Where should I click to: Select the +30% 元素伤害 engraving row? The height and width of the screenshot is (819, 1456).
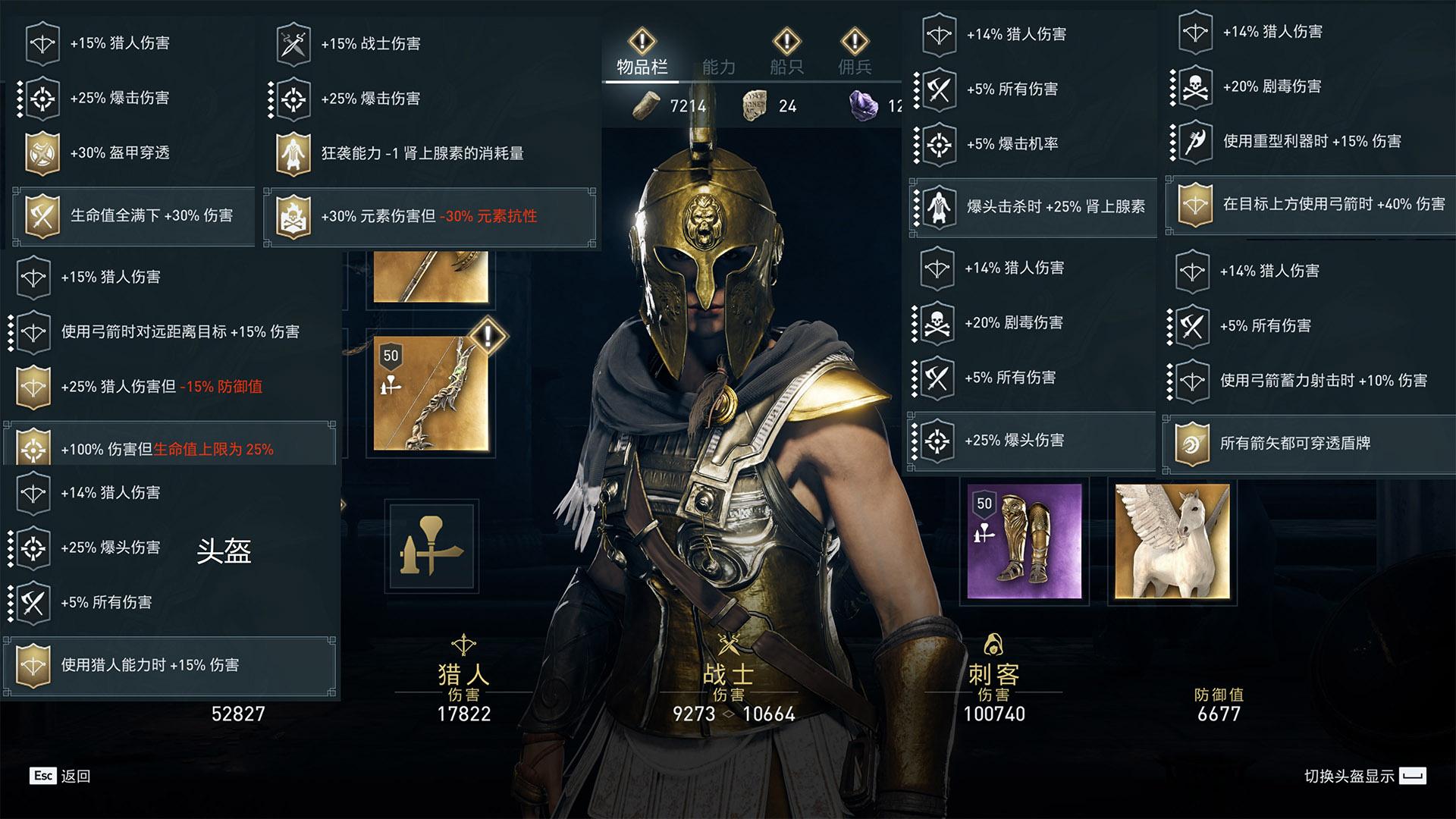[x=429, y=217]
